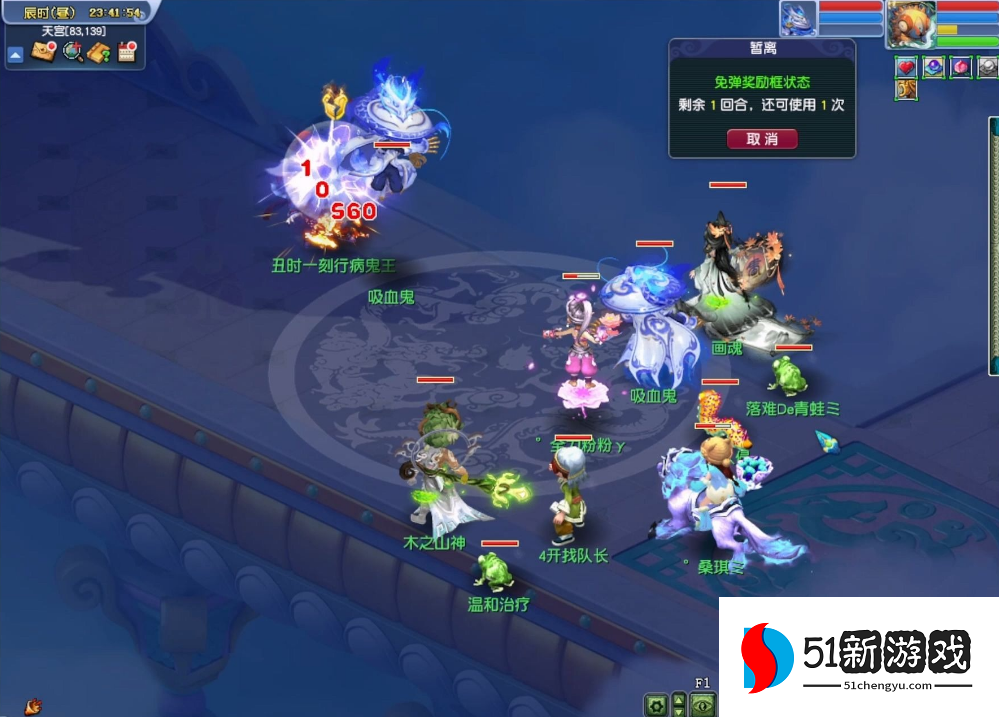Toggle the green eye visibility button
This screenshot has width=999, height=717.
point(704,704)
